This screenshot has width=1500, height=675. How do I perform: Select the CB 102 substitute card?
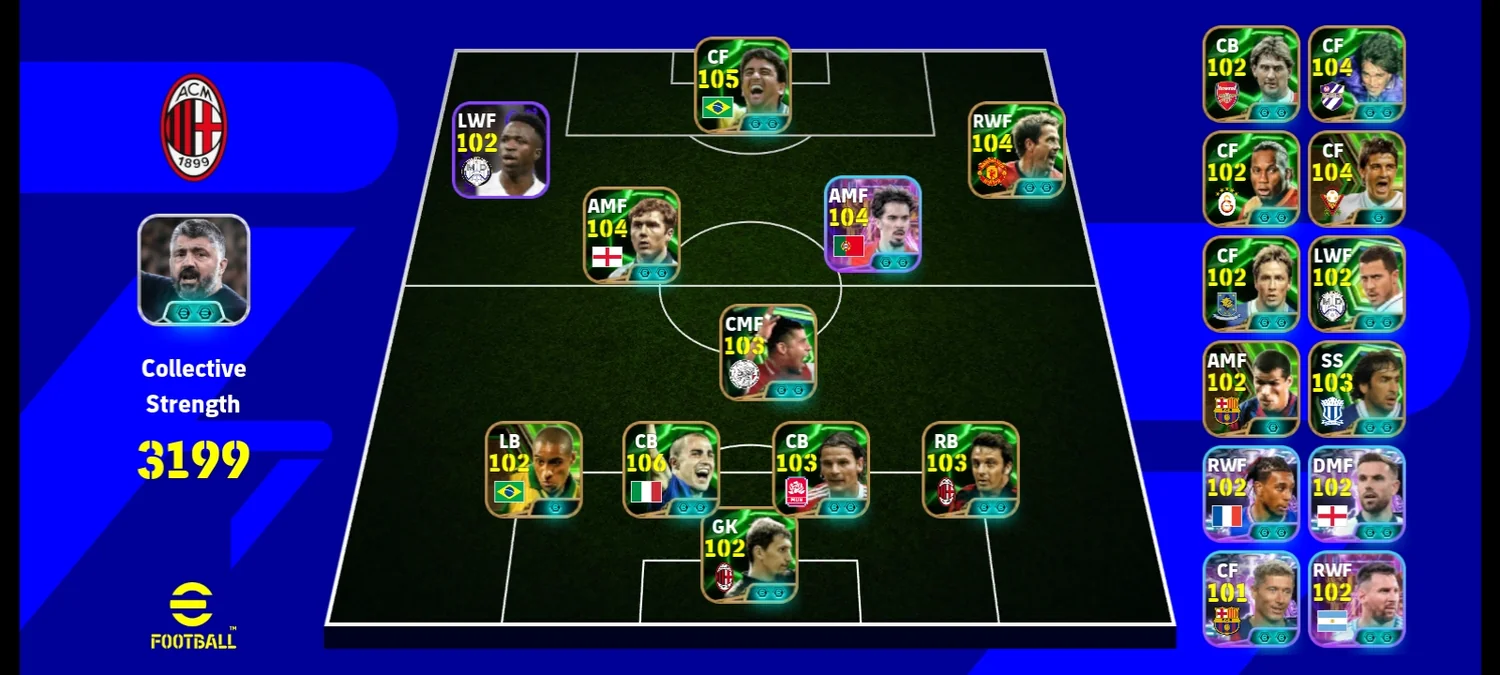1251,74
